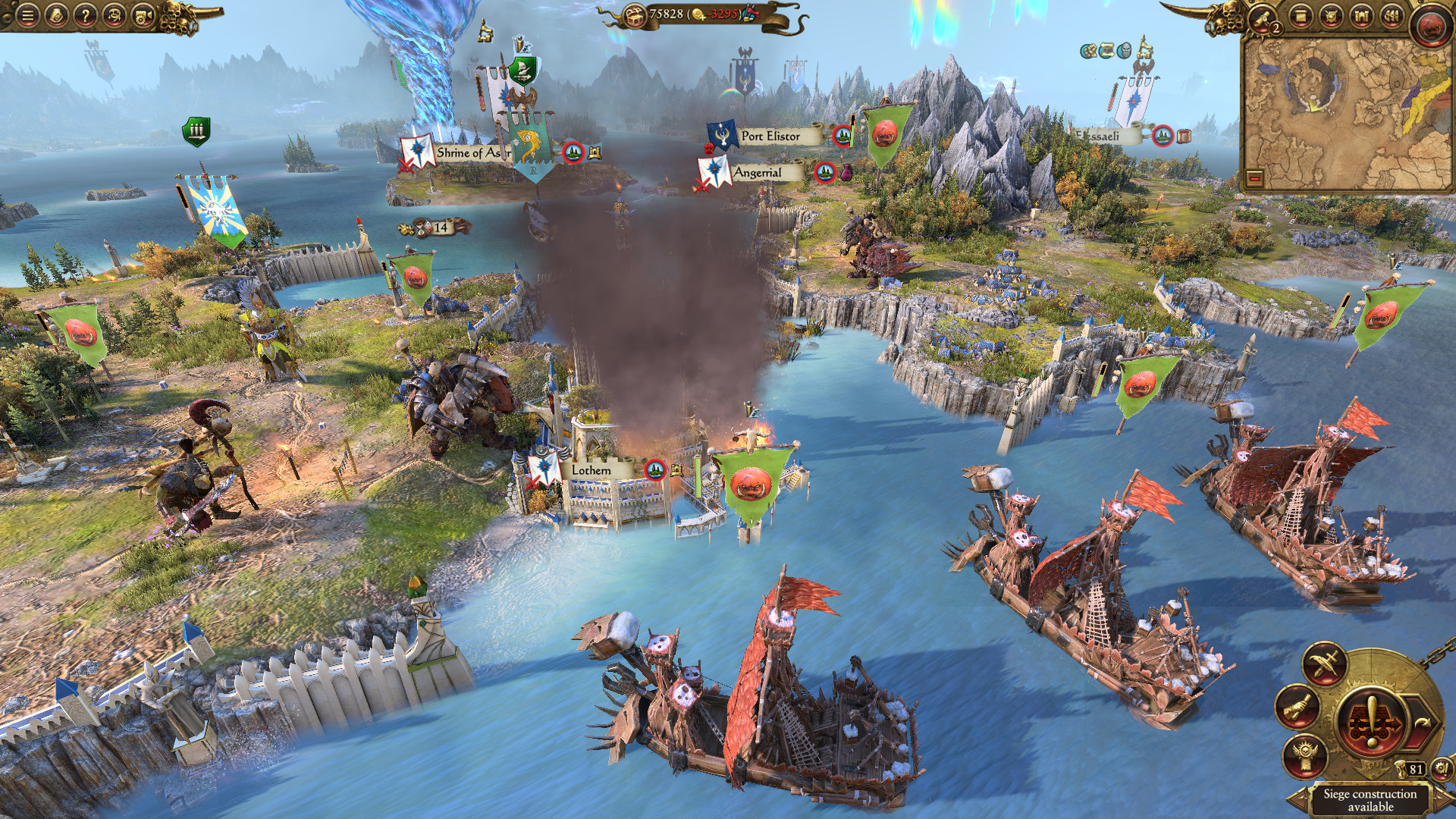Open the lists panel icon in the top-right bar
Viewport: 1456px width, 819px height.
coord(1301,17)
